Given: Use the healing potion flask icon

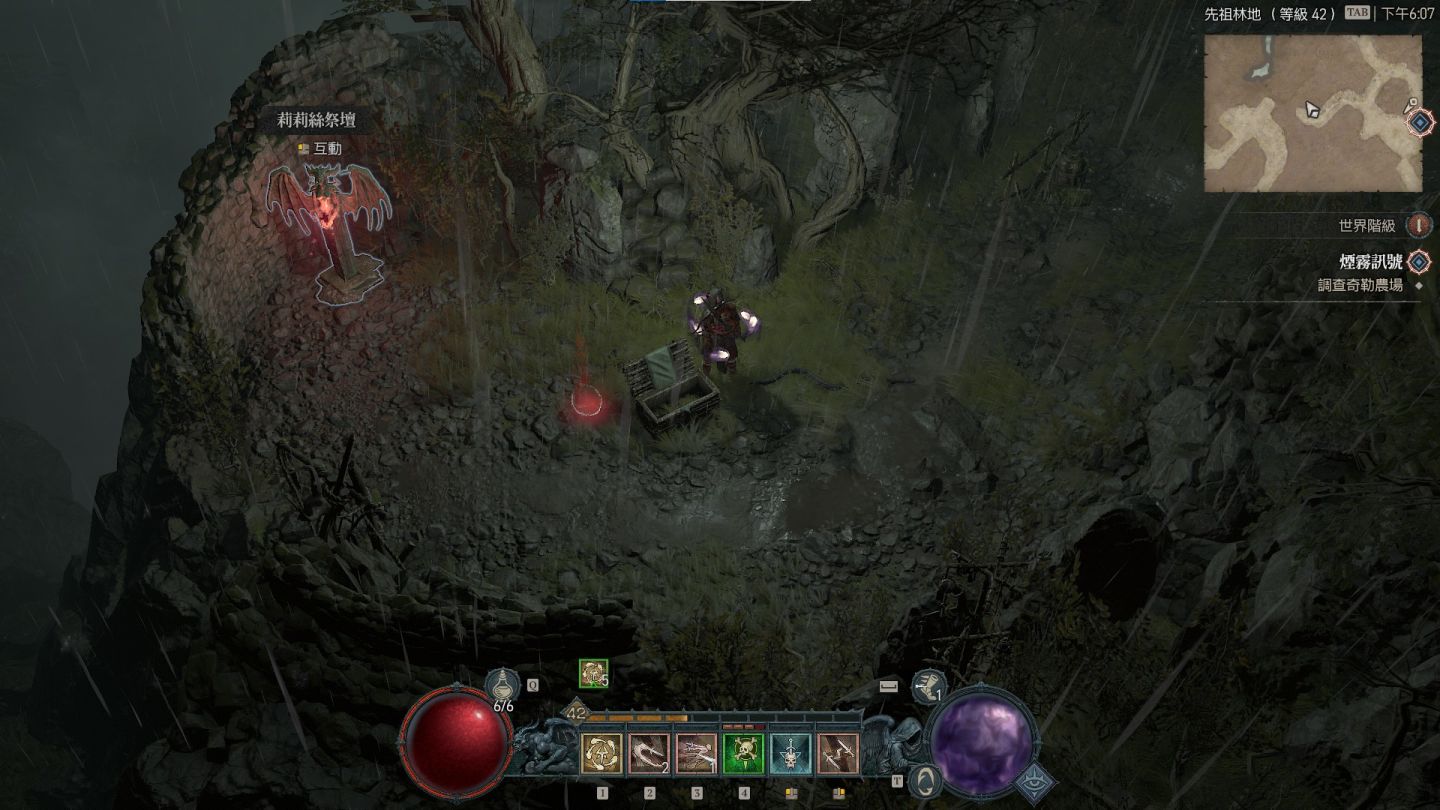Looking at the screenshot, I should click(502, 689).
